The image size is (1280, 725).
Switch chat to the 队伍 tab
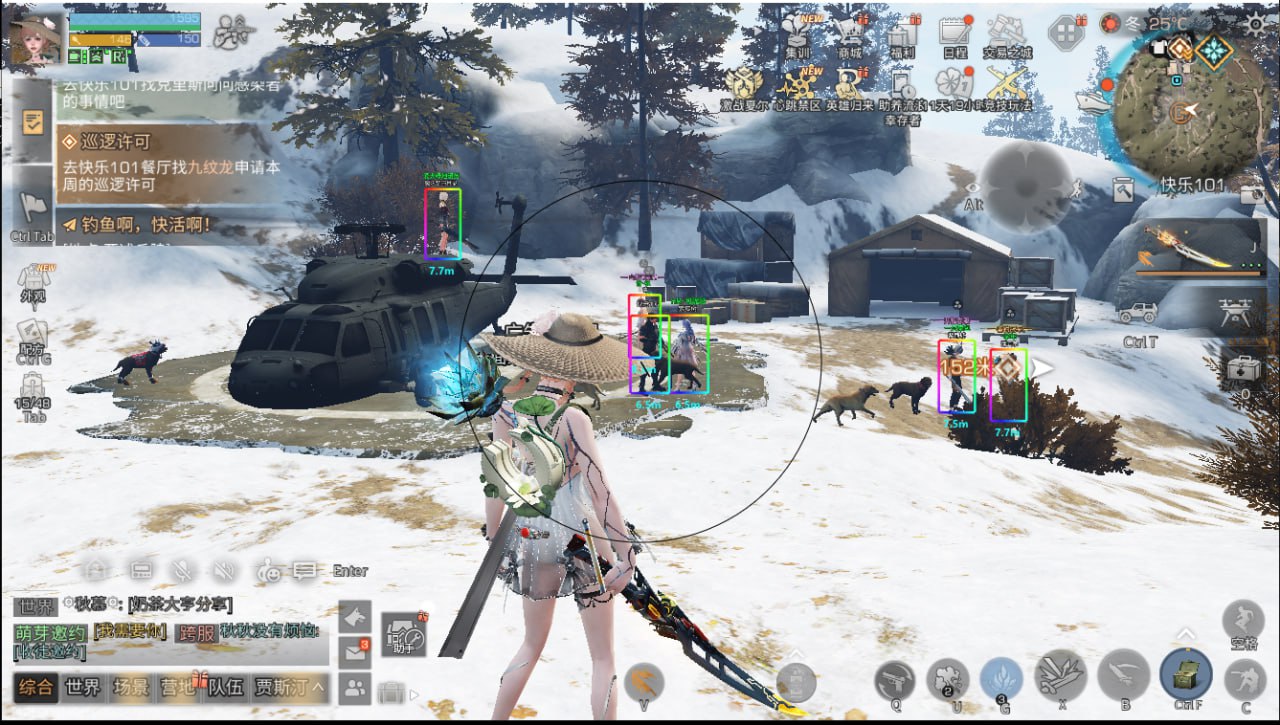(x=225, y=687)
